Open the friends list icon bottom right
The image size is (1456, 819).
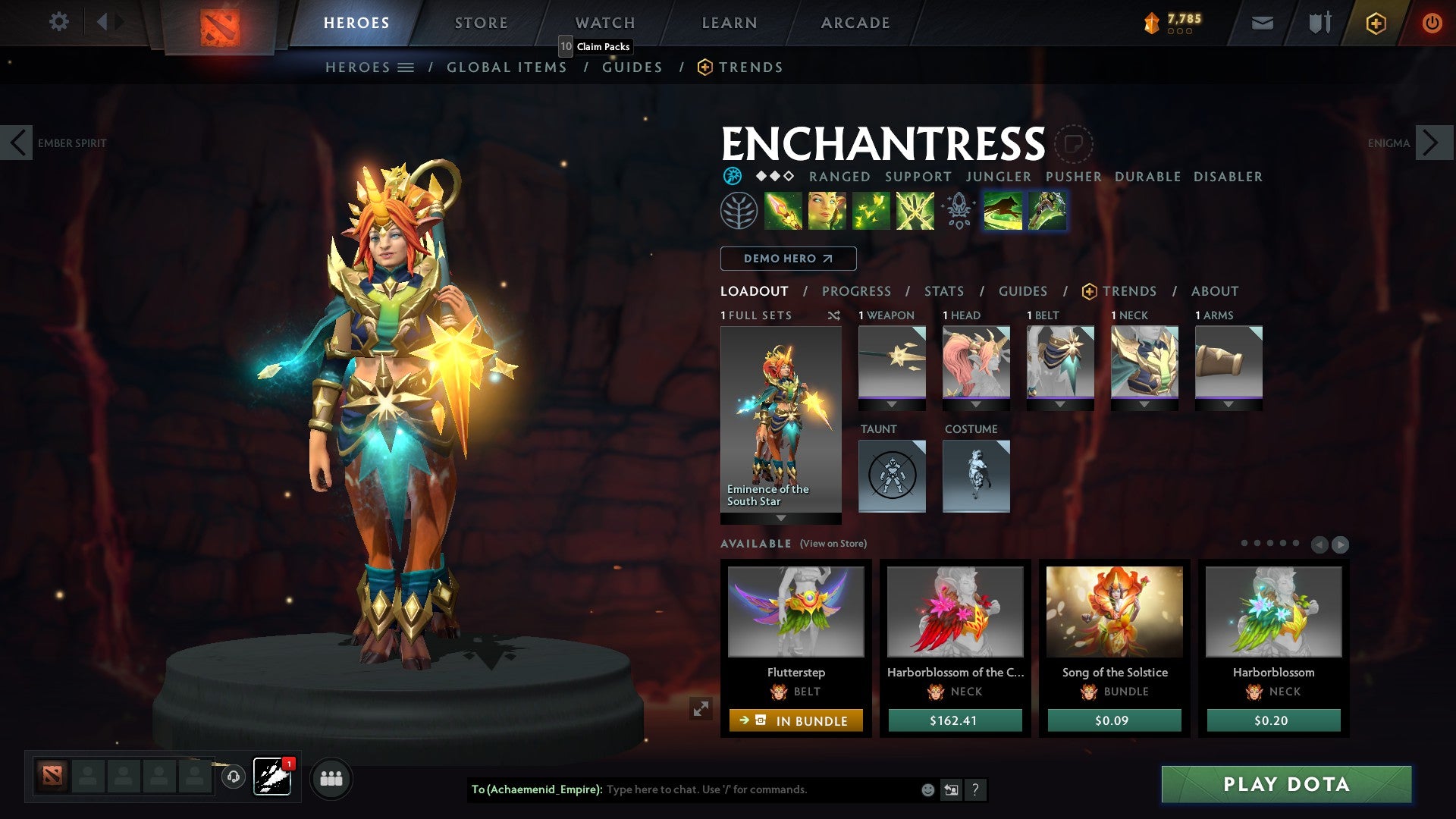(331, 778)
